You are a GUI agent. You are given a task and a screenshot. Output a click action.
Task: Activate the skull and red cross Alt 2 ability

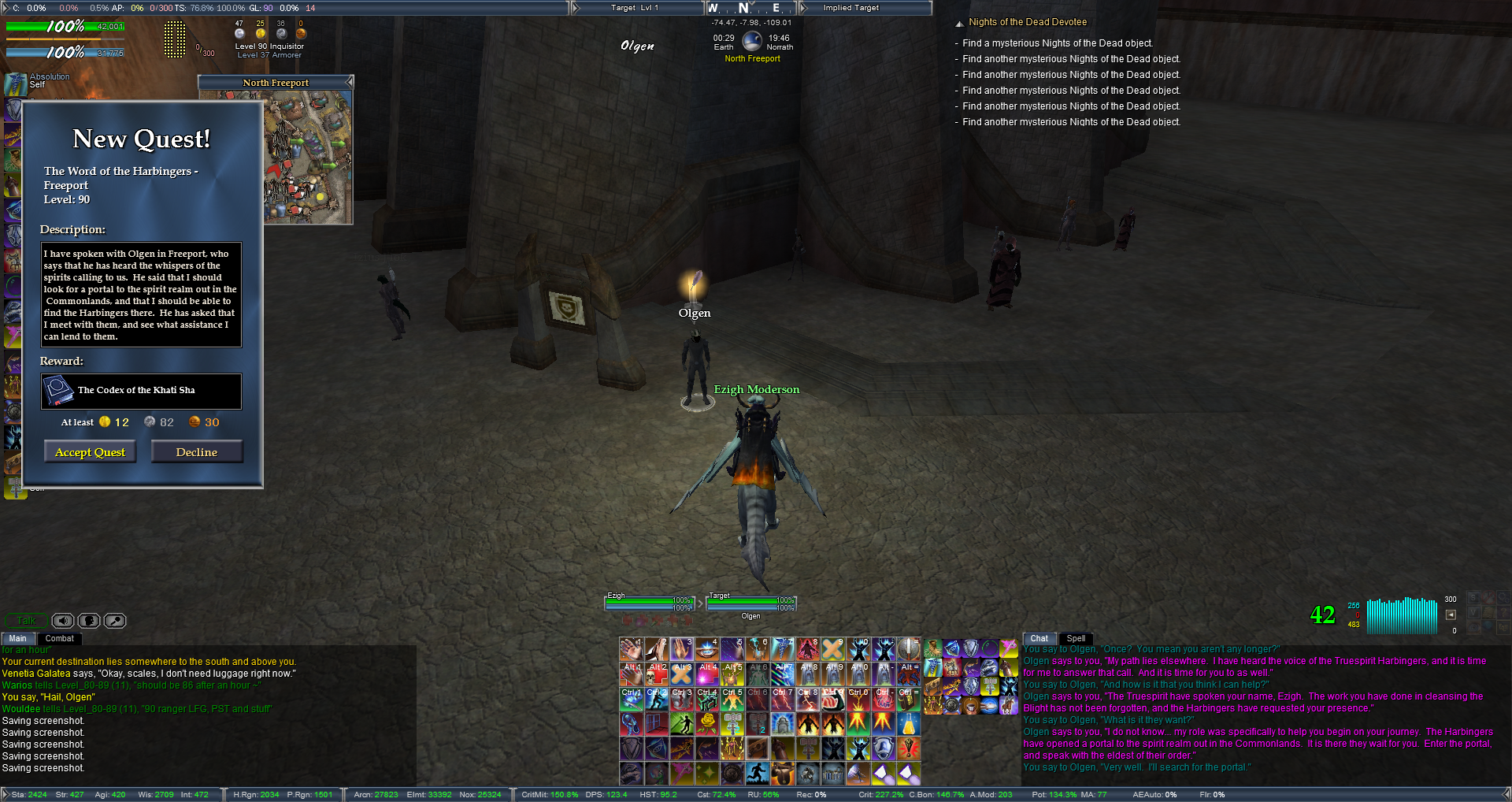pos(657,674)
